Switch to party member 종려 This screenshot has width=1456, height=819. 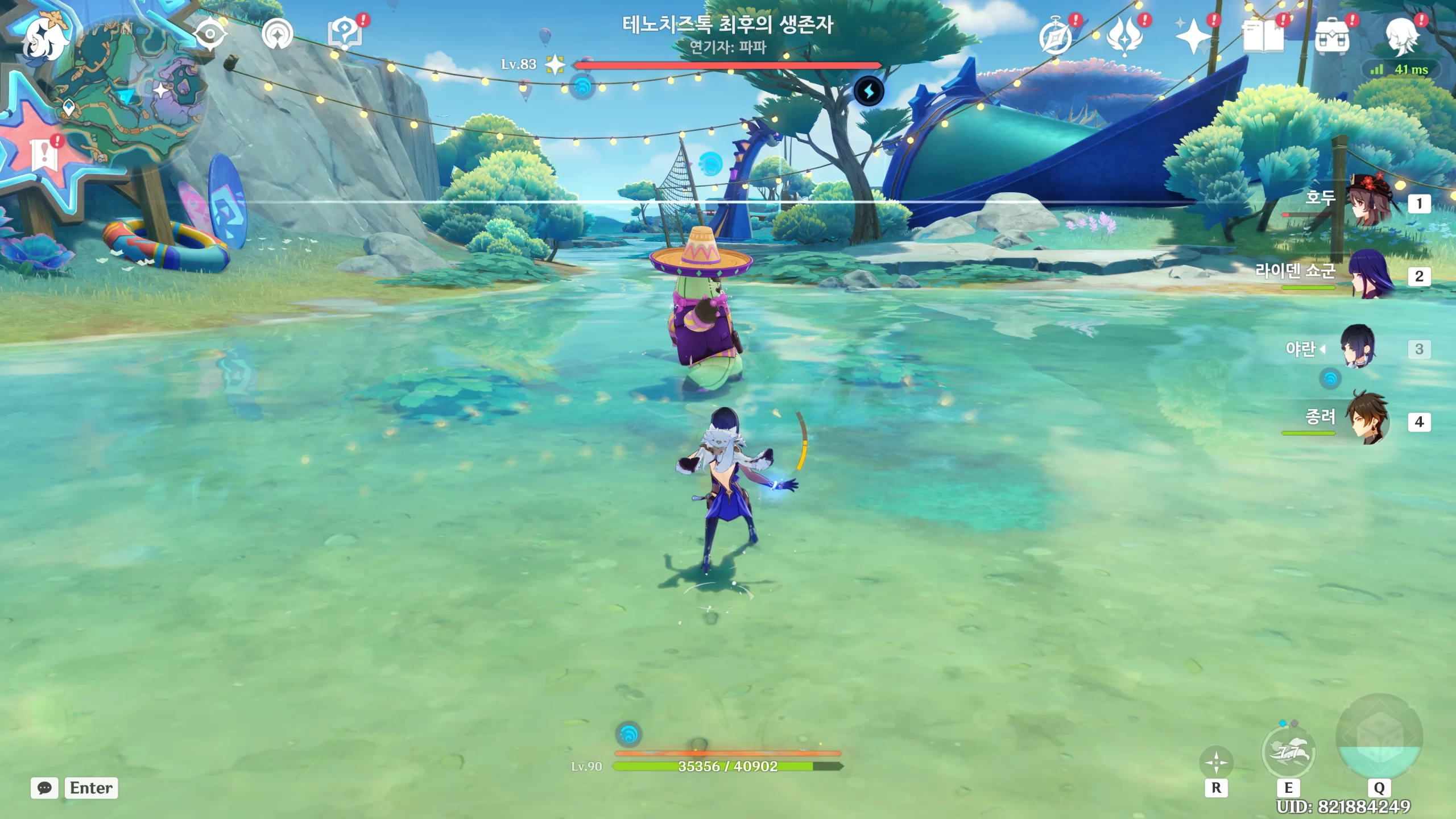pyautogui.click(x=1368, y=420)
